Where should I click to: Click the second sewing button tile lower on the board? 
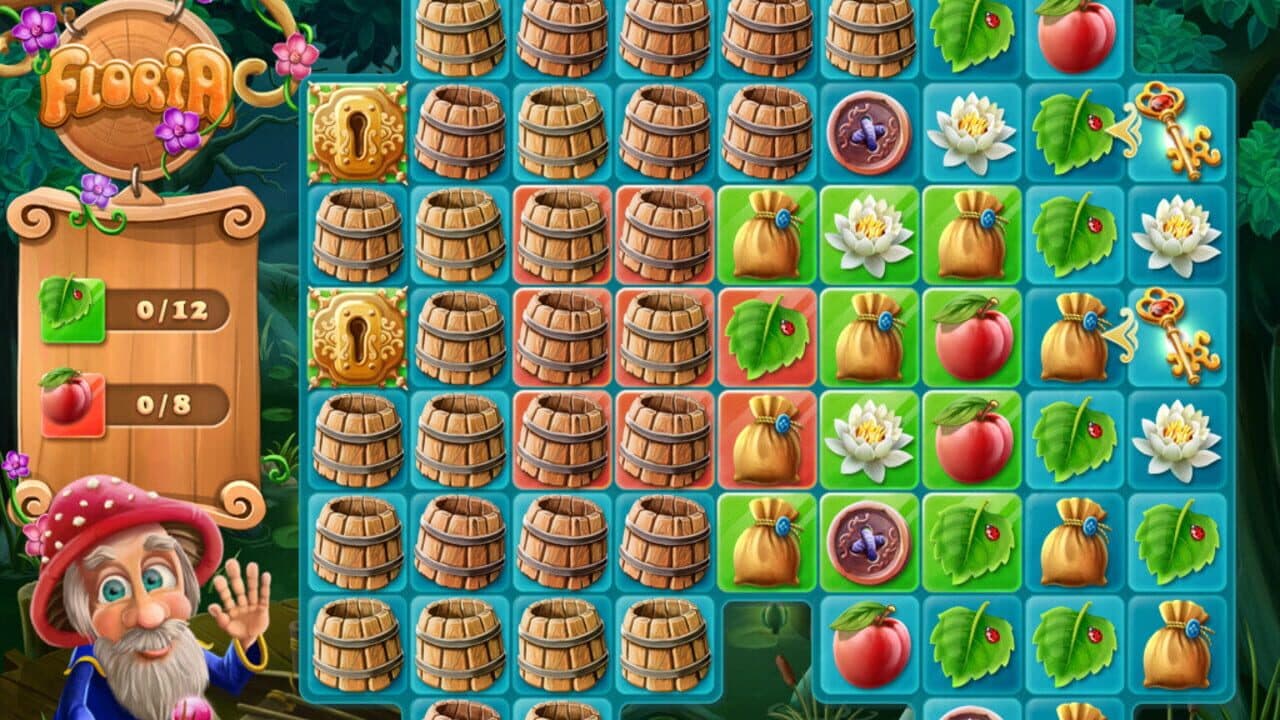click(870, 540)
